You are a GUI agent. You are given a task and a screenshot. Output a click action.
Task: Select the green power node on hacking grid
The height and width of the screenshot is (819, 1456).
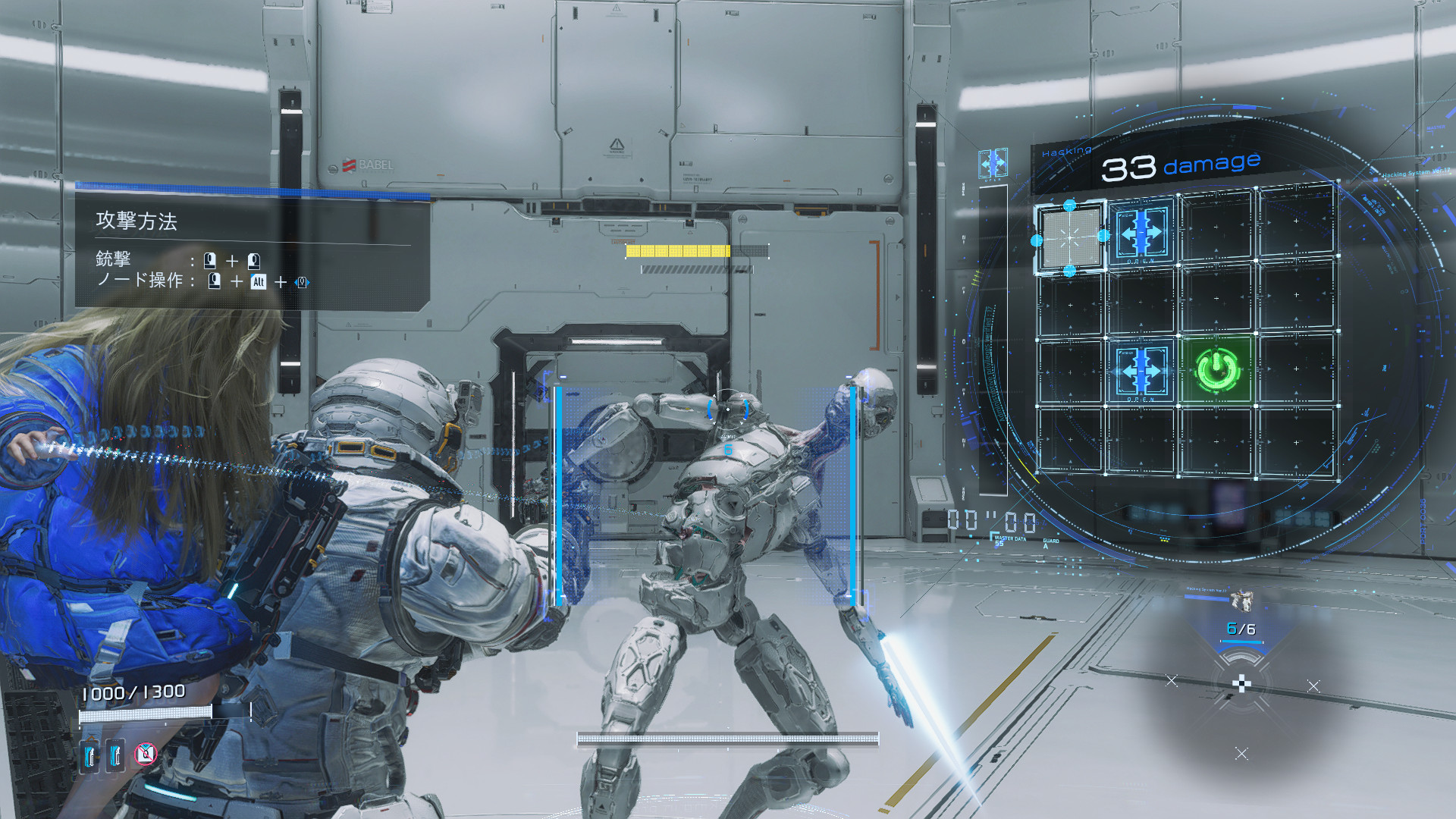[x=1217, y=370]
